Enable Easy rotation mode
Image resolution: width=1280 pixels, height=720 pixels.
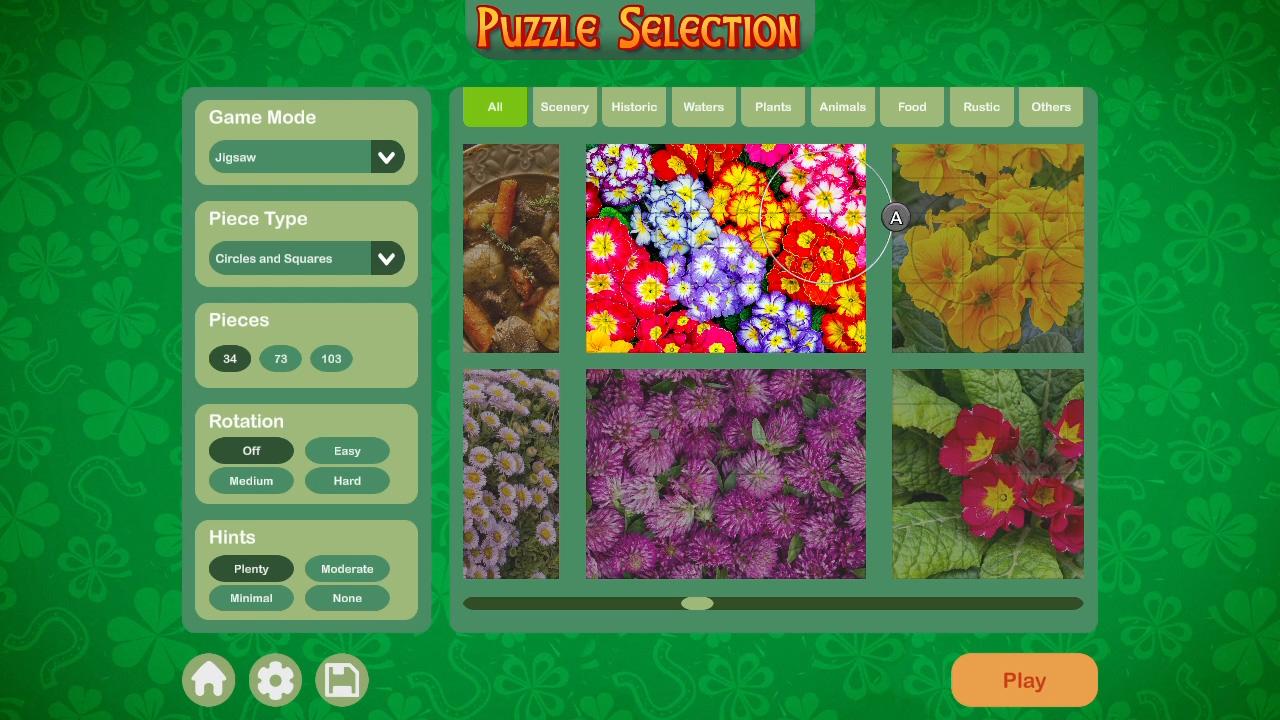click(347, 450)
